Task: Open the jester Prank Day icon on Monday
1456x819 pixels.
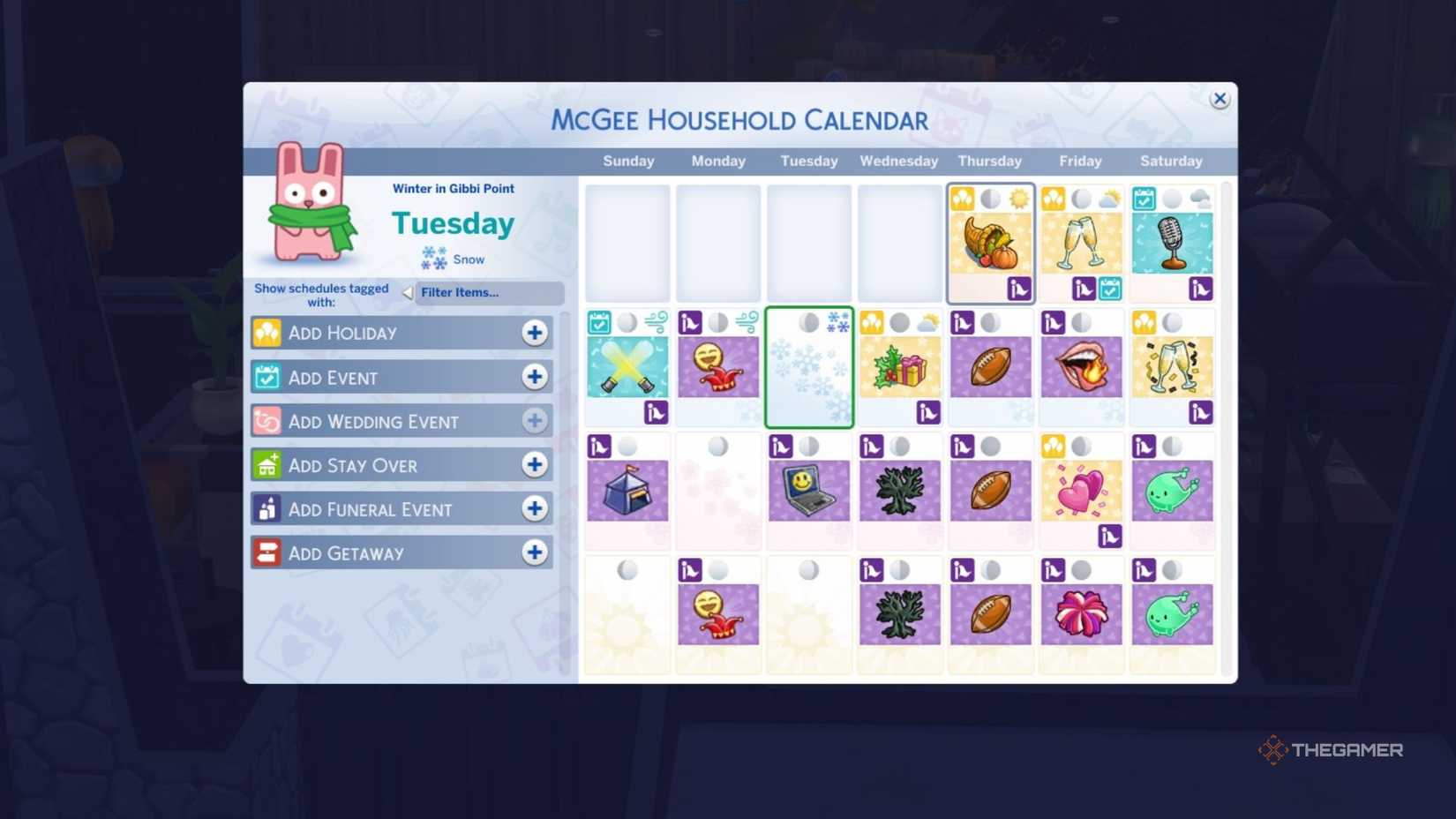Action: [x=718, y=368]
